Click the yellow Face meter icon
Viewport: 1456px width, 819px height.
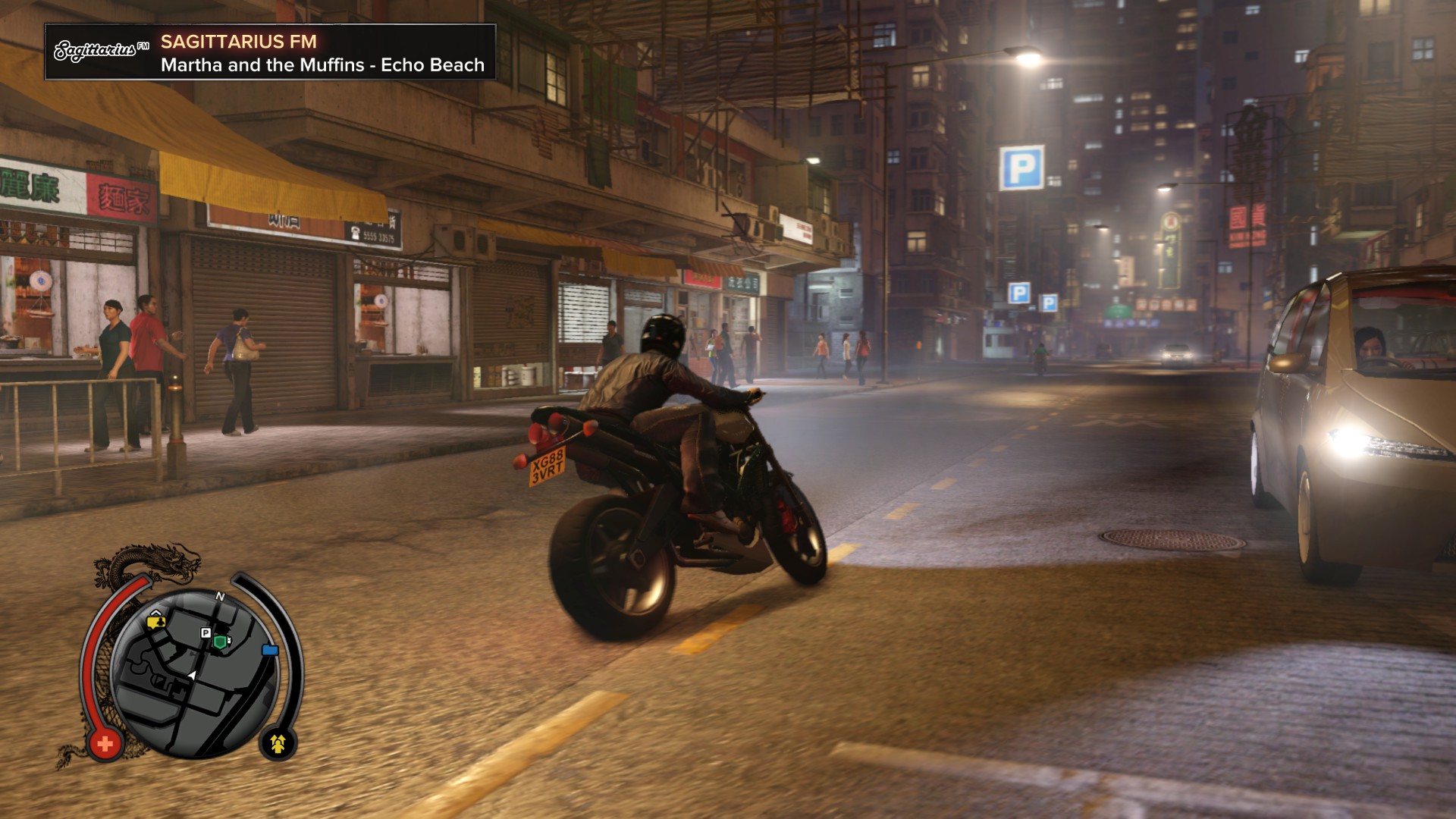pos(278,743)
